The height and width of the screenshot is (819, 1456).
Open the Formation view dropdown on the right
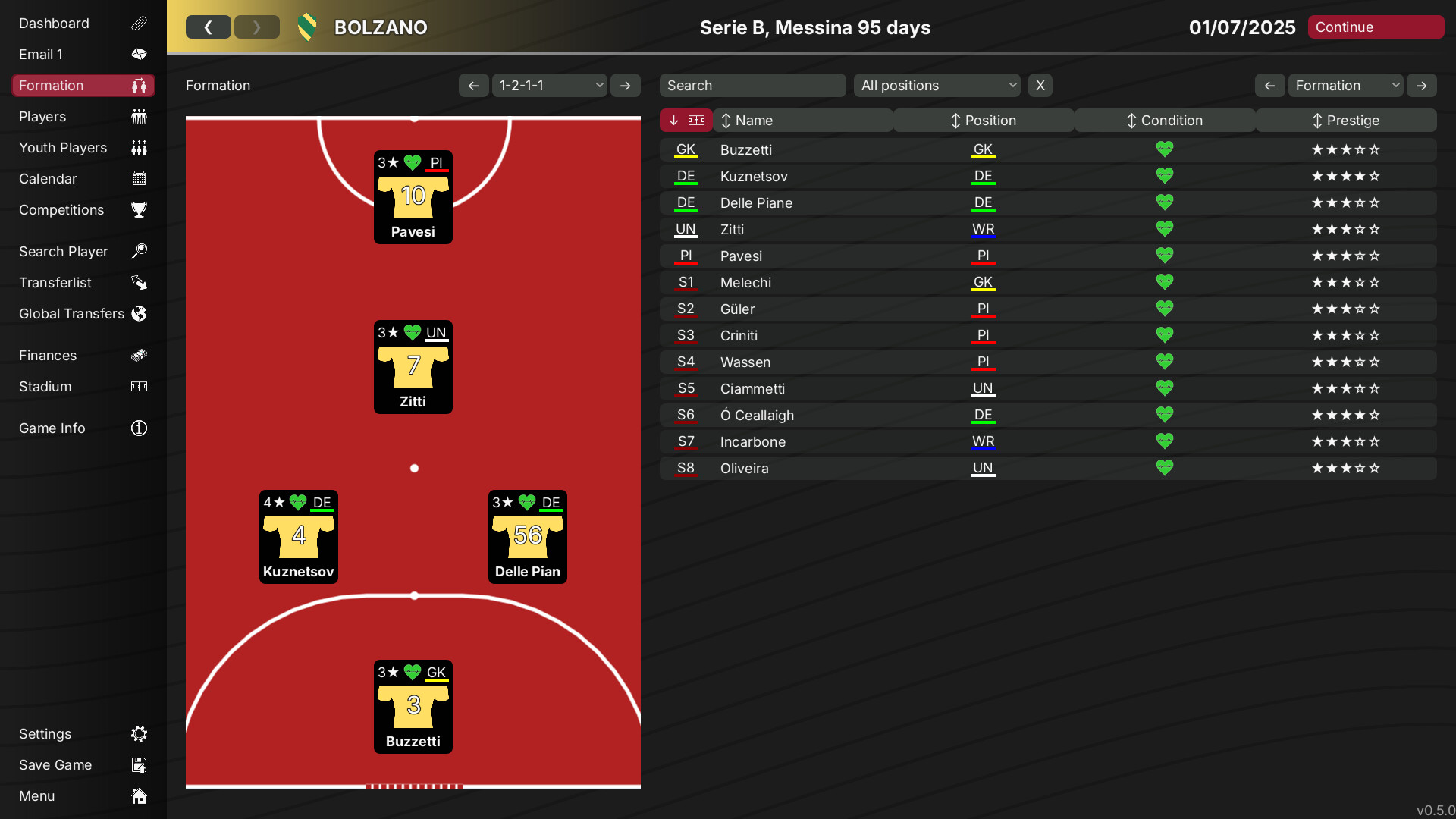tap(1345, 85)
